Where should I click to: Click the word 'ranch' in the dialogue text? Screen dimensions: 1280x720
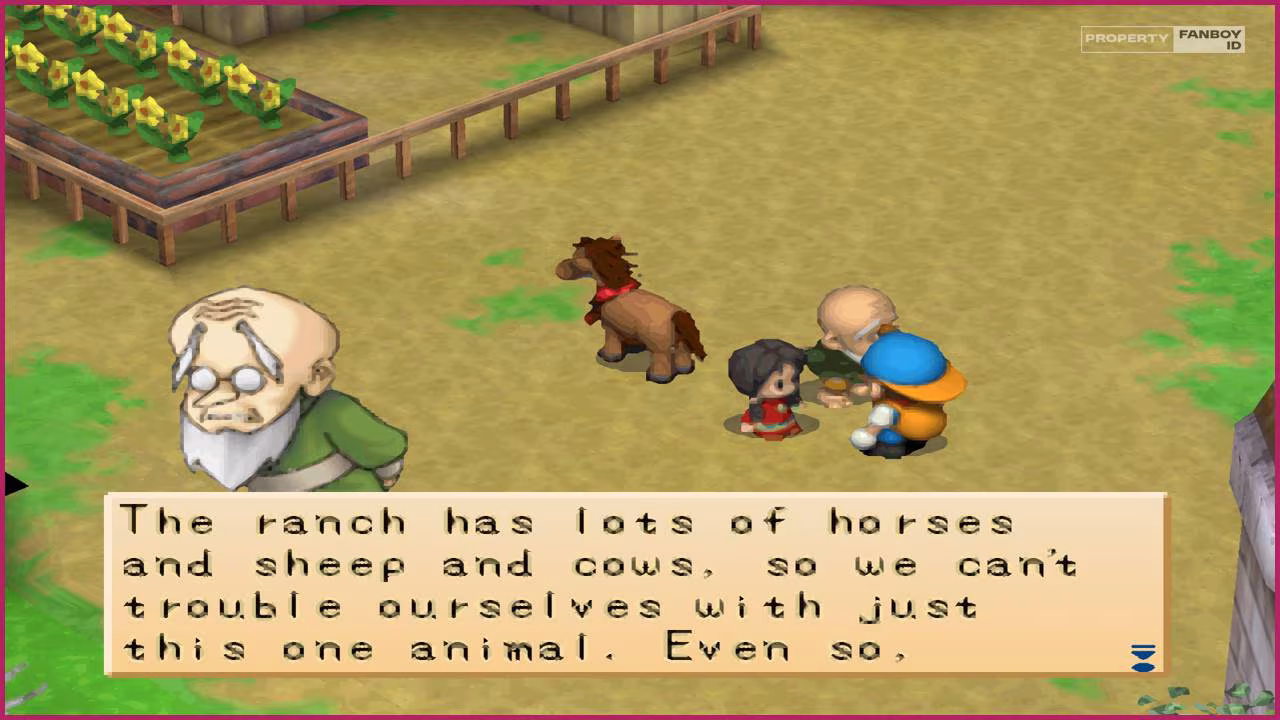click(x=330, y=521)
